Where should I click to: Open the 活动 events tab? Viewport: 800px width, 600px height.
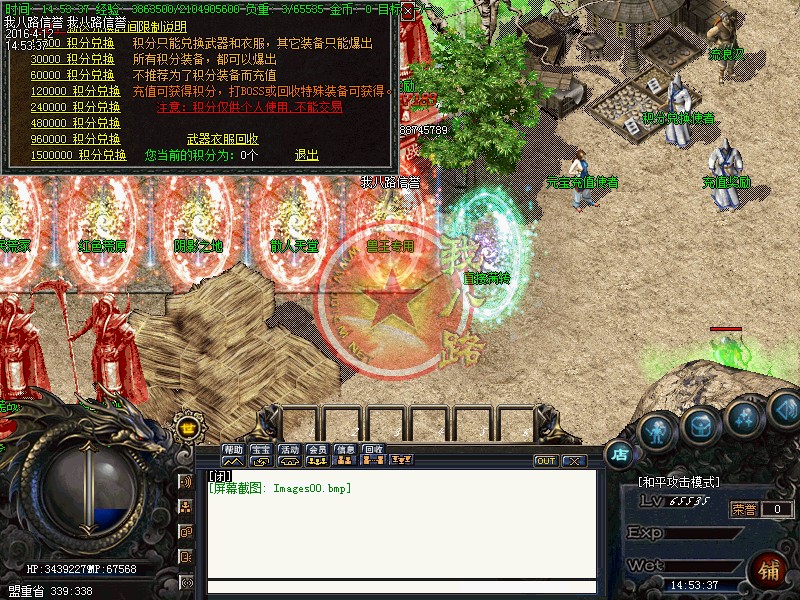point(289,450)
